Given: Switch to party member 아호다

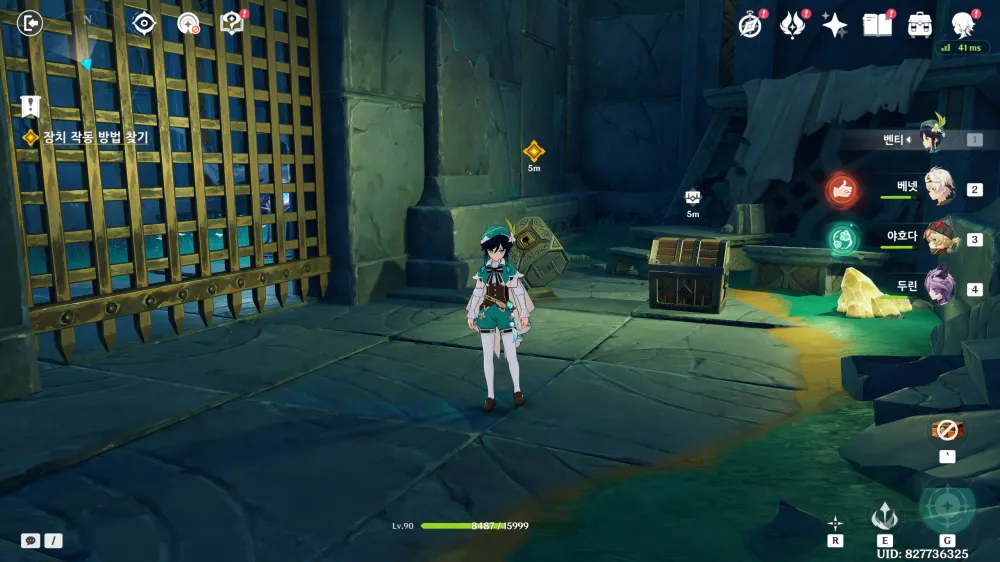Looking at the screenshot, I should point(938,238).
